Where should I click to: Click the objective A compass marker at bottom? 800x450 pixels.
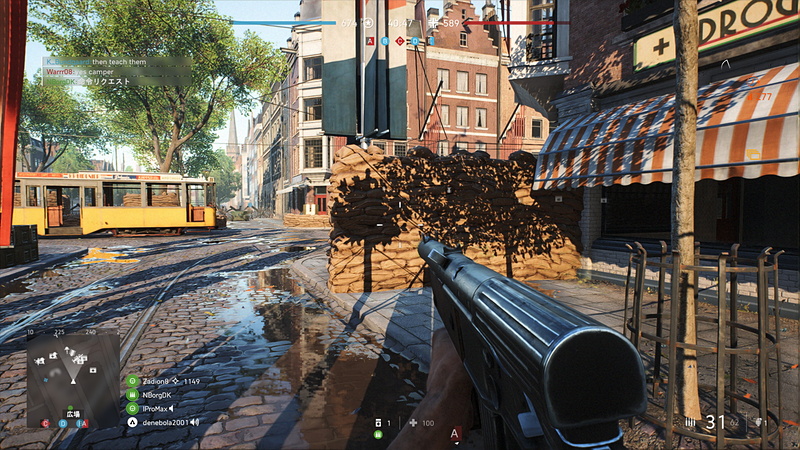click(455, 434)
